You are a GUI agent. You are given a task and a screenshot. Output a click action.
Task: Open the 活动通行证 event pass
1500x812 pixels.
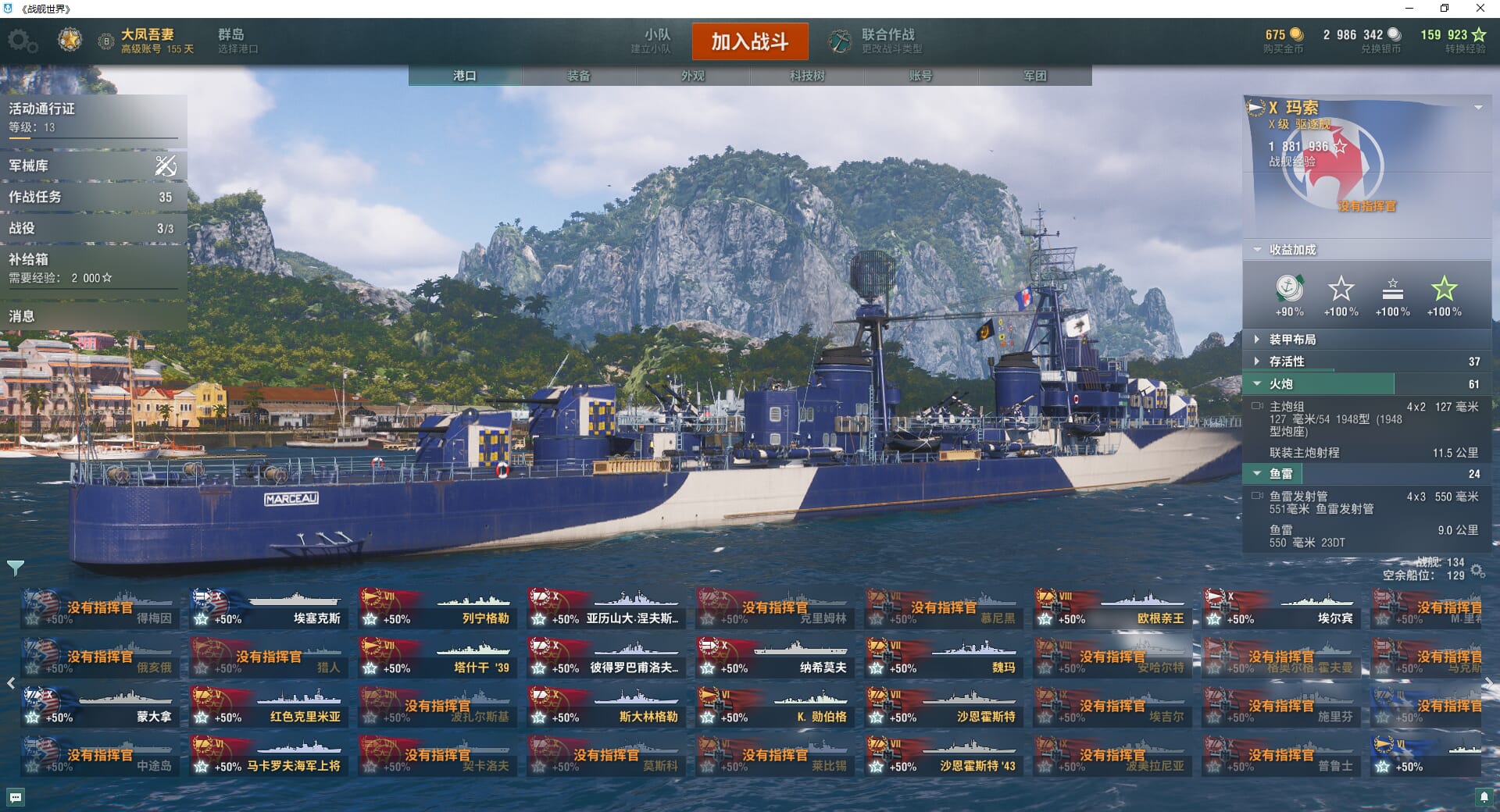pyautogui.click(x=92, y=117)
